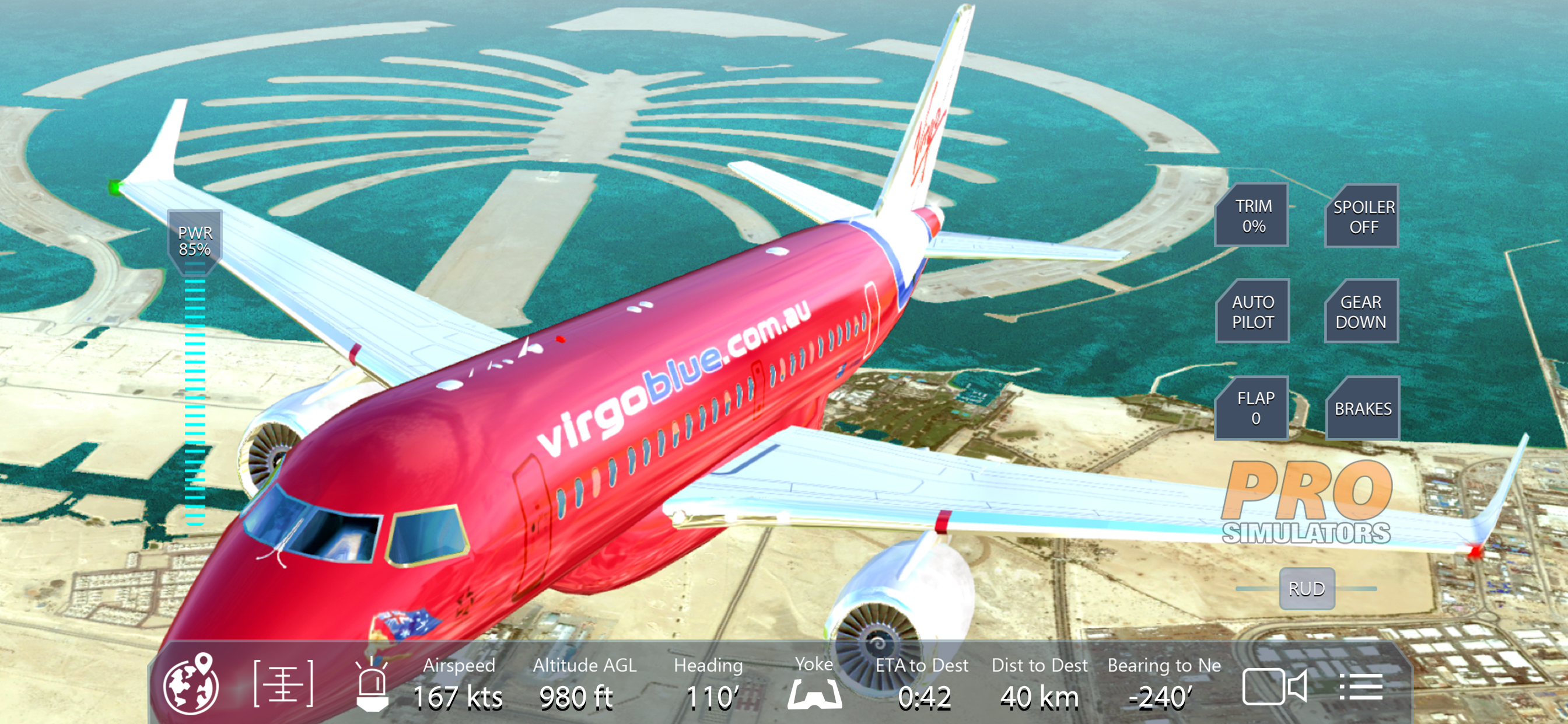The height and width of the screenshot is (724, 1568).
Task: Toggle the siren warning light icon
Action: (372, 685)
